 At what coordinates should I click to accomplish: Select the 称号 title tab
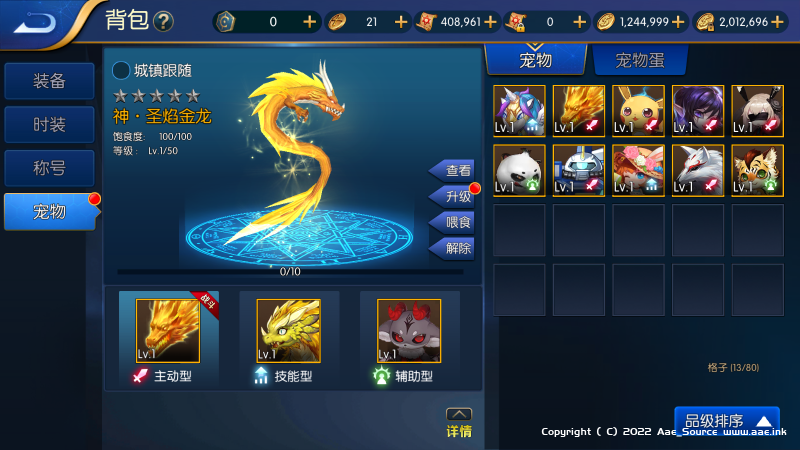coord(50,167)
